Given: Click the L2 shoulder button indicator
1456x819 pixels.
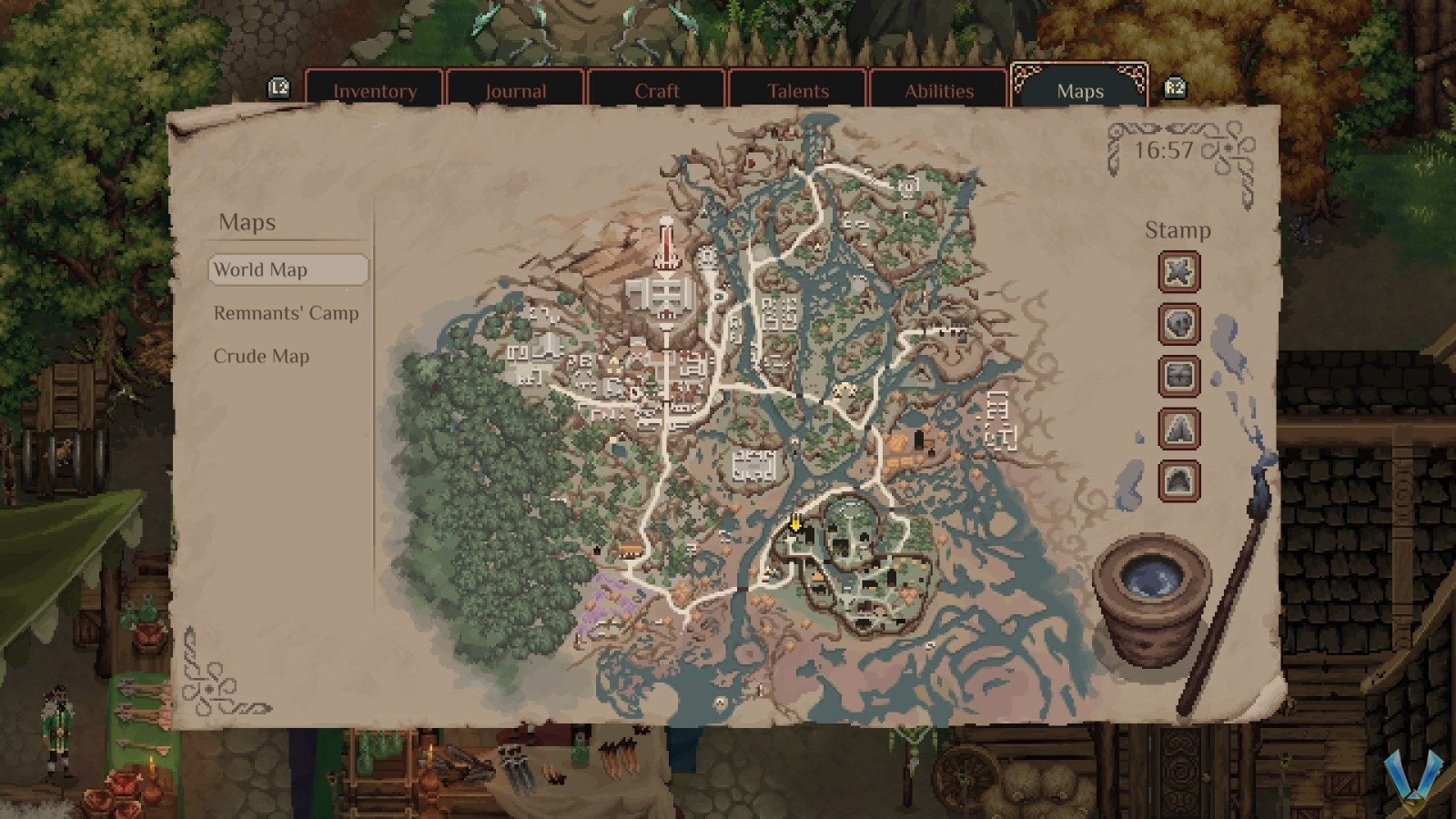Looking at the screenshot, I should [278, 88].
